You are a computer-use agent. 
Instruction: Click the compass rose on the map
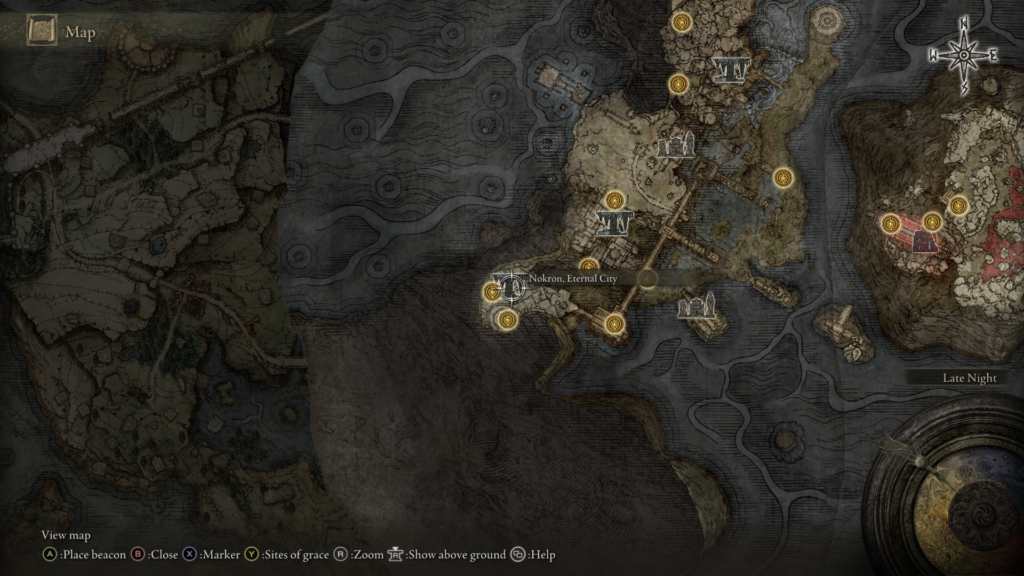pos(963,56)
